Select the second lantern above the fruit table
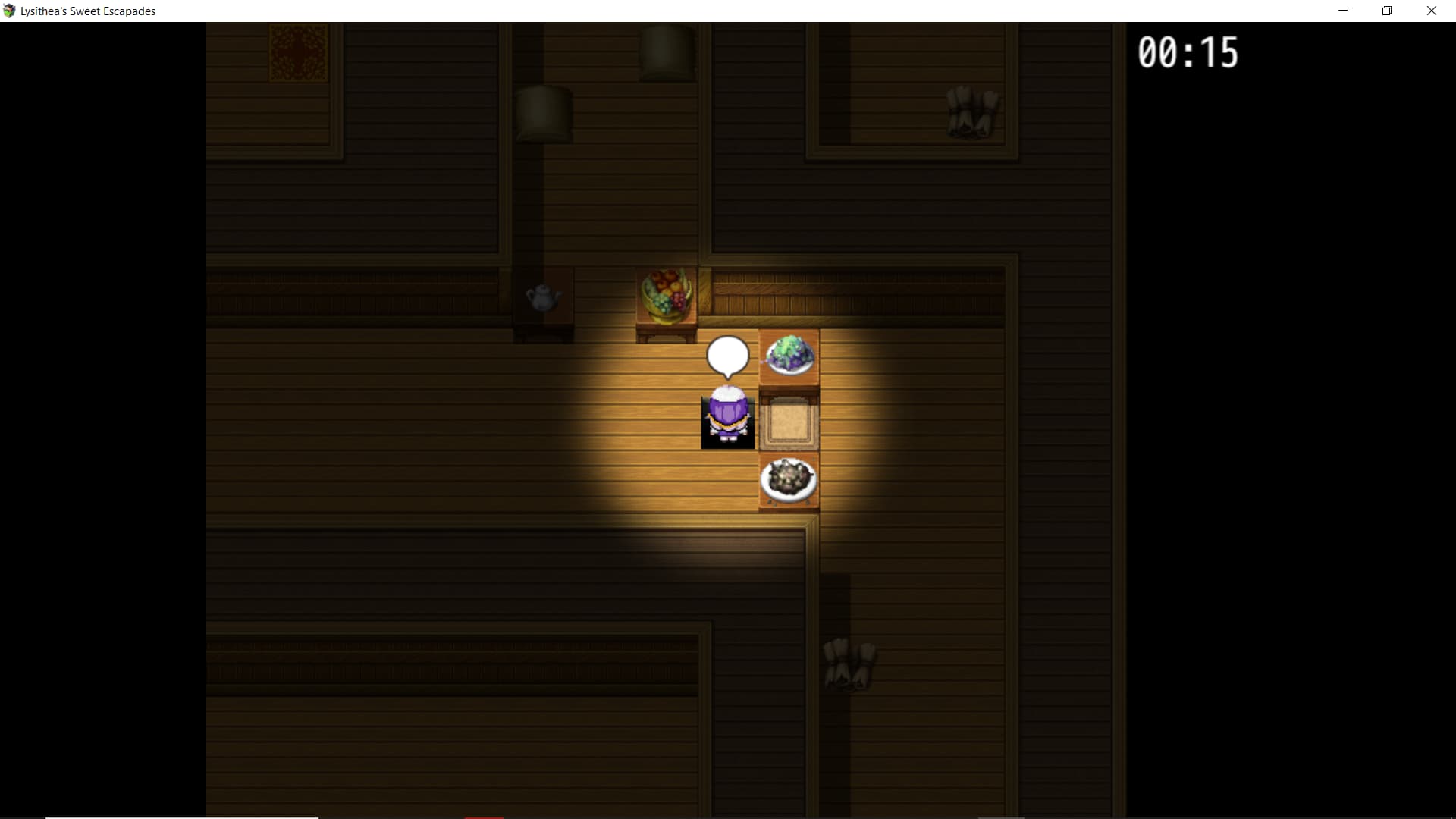Screen dimensions: 1456x819 pos(666,53)
